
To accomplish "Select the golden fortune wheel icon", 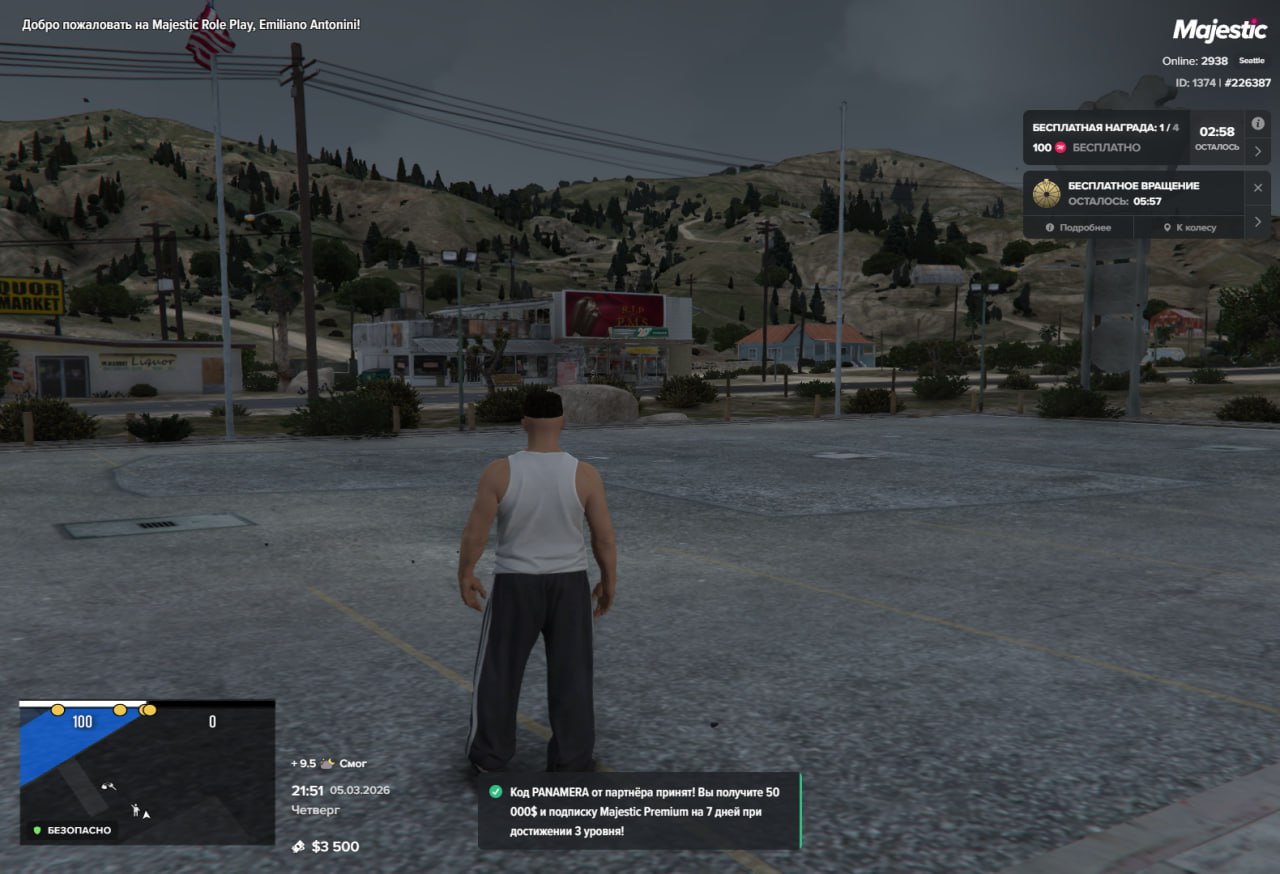I will click(1047, 193).
